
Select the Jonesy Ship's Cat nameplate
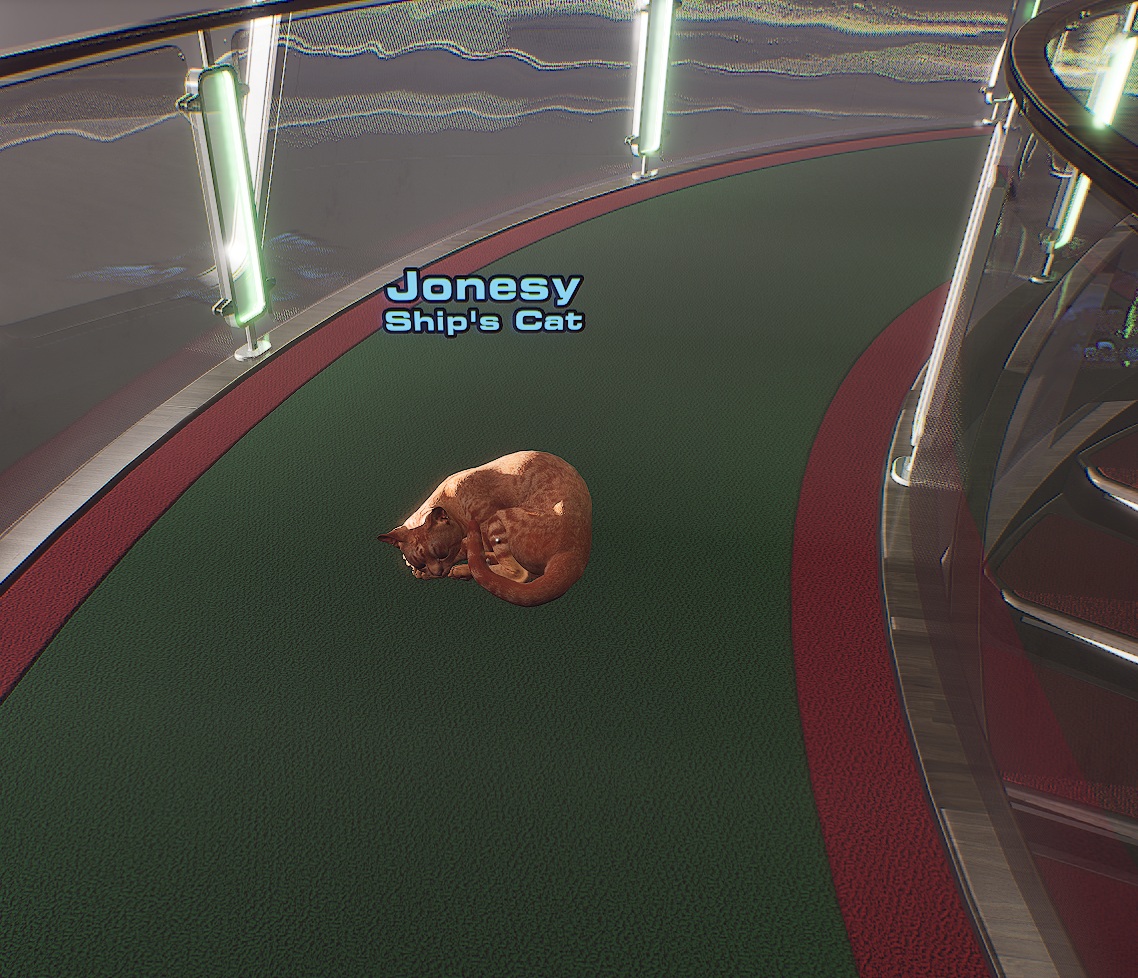pos(484,301)
